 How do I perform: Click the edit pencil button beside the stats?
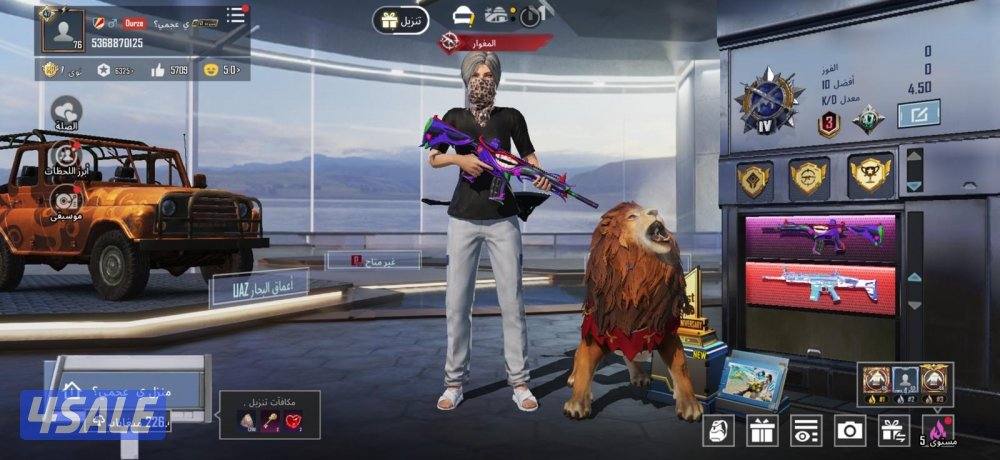(918, 116)
